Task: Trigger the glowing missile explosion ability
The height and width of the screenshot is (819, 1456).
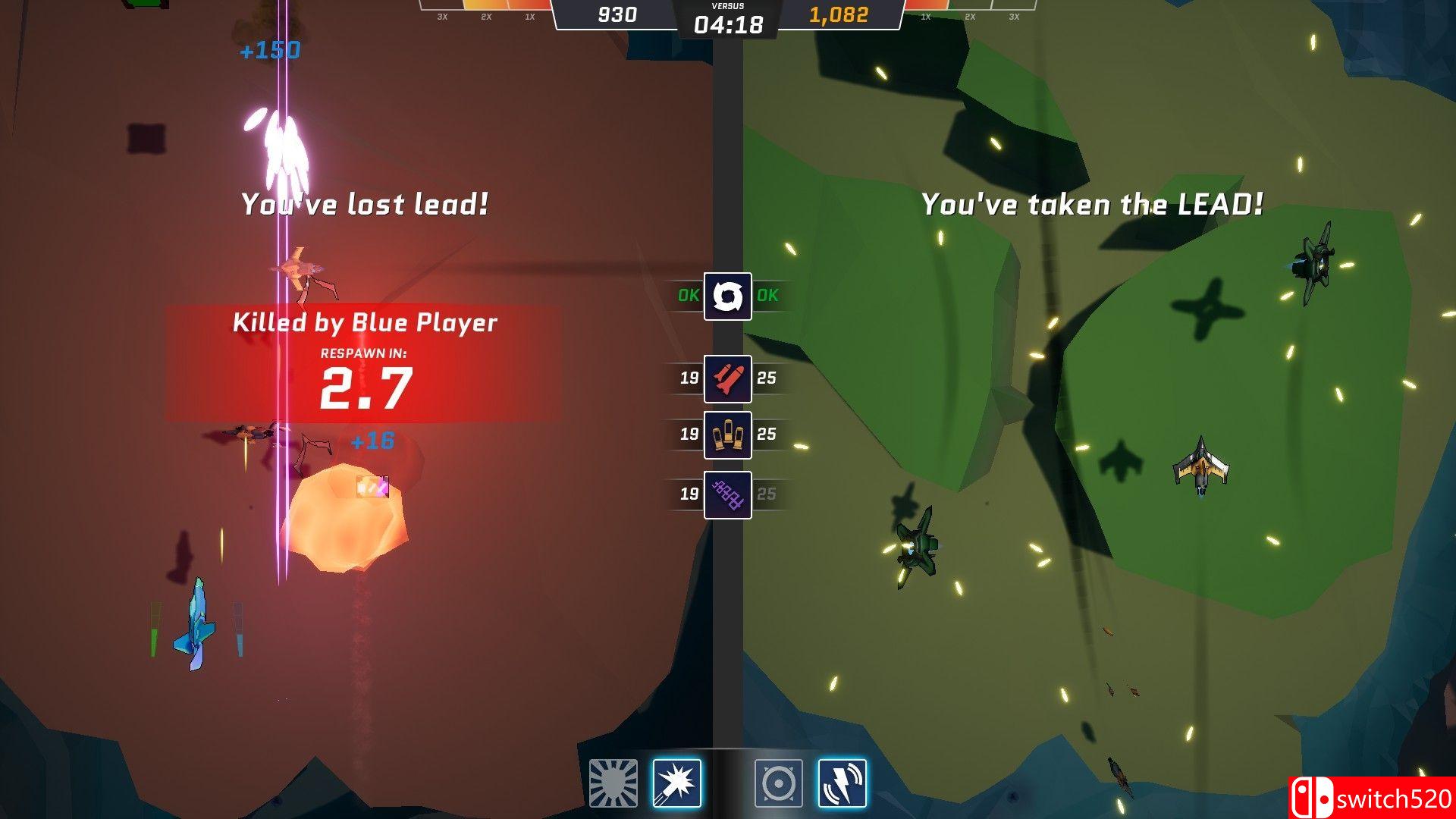Action: click(676, 783)
